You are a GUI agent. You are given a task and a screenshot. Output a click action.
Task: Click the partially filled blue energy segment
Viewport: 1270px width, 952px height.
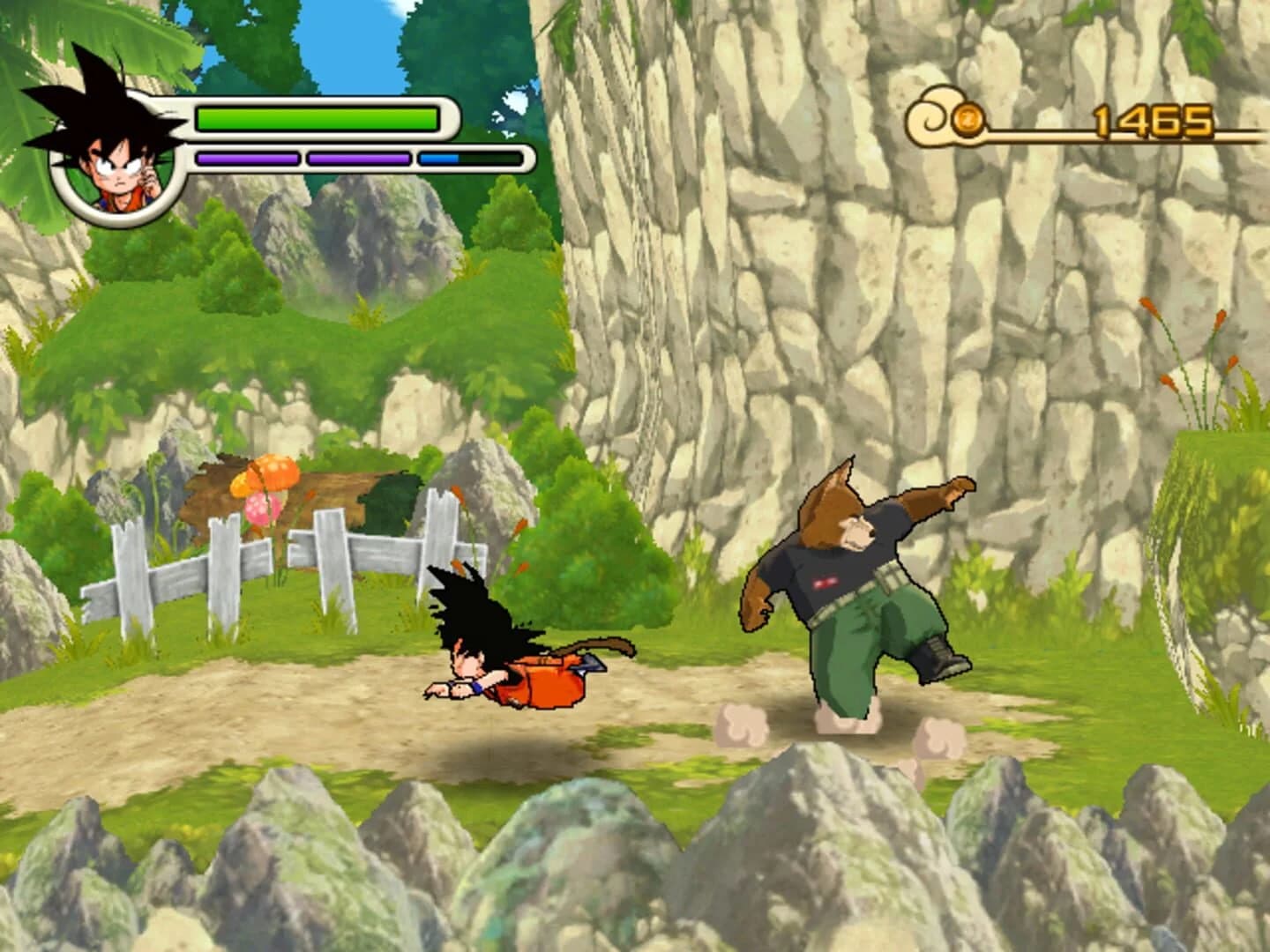tap(438, 160)
